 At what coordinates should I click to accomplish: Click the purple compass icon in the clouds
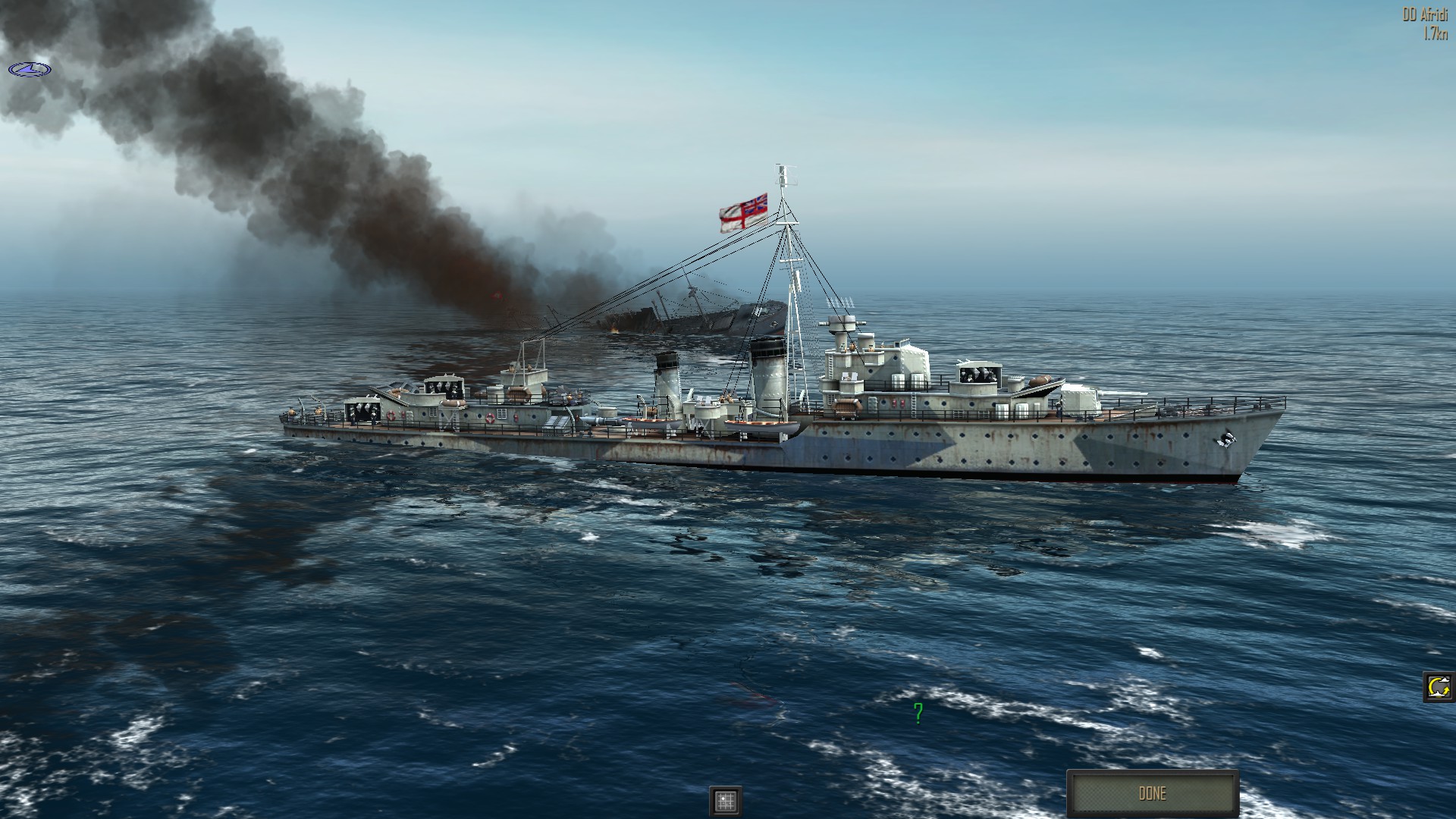click(30, 67)
